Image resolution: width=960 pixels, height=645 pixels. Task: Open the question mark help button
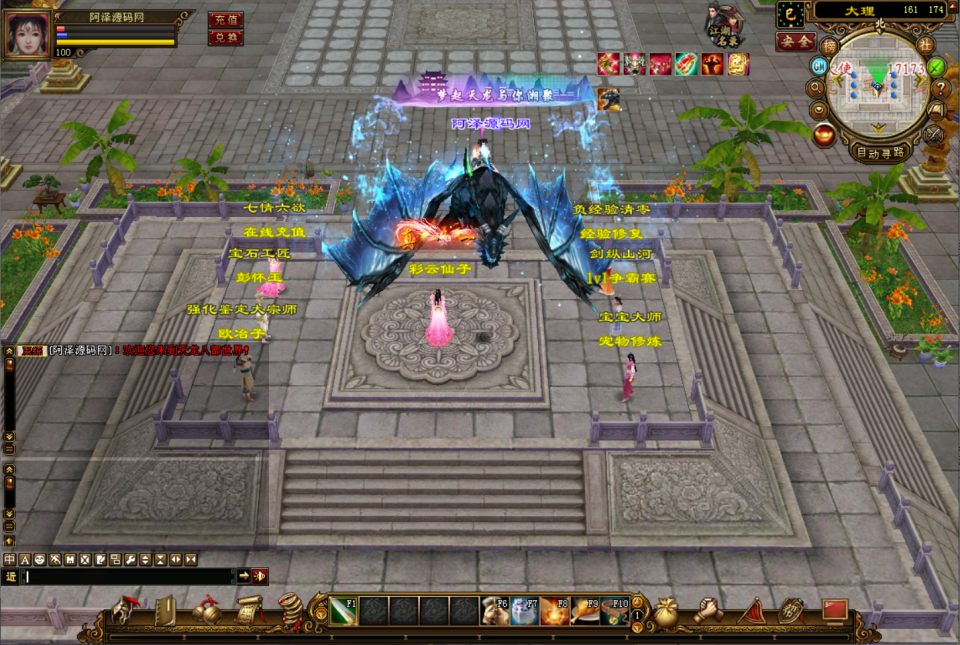(x=939, y=87)
